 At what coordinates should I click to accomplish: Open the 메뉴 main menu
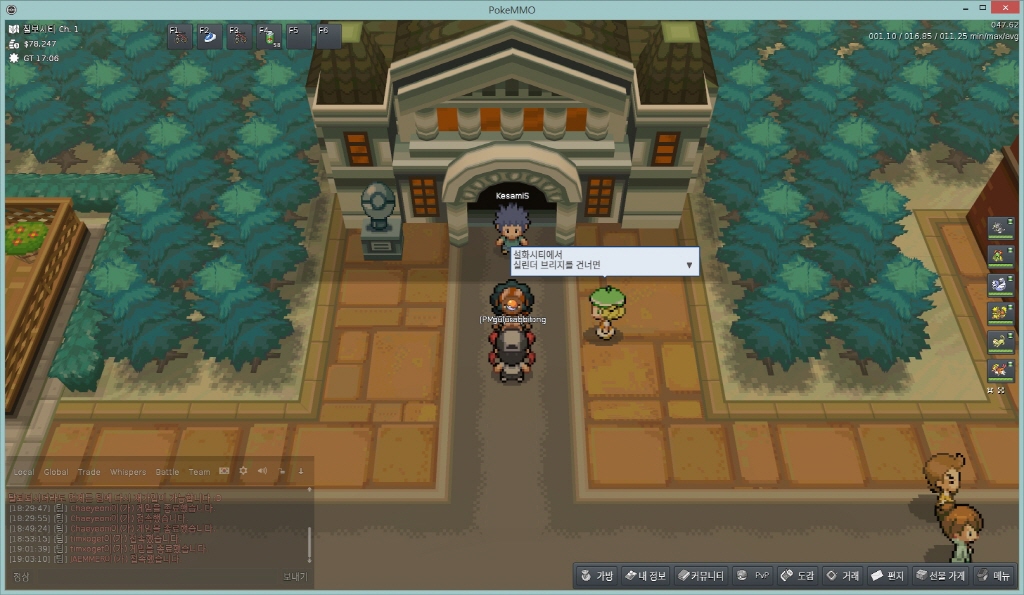tap(994, 576)
